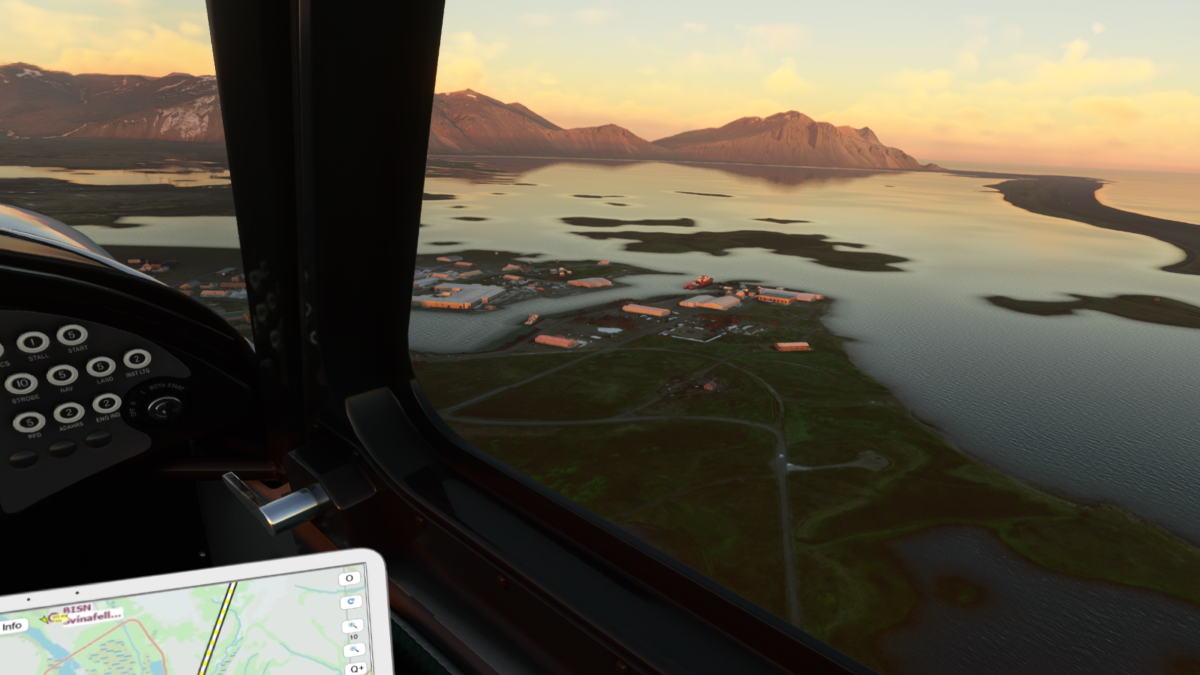This screenshot has width=1200, height=675.
Task: Refresh the tablet map with the blue arrow
Action: point(350,602)
